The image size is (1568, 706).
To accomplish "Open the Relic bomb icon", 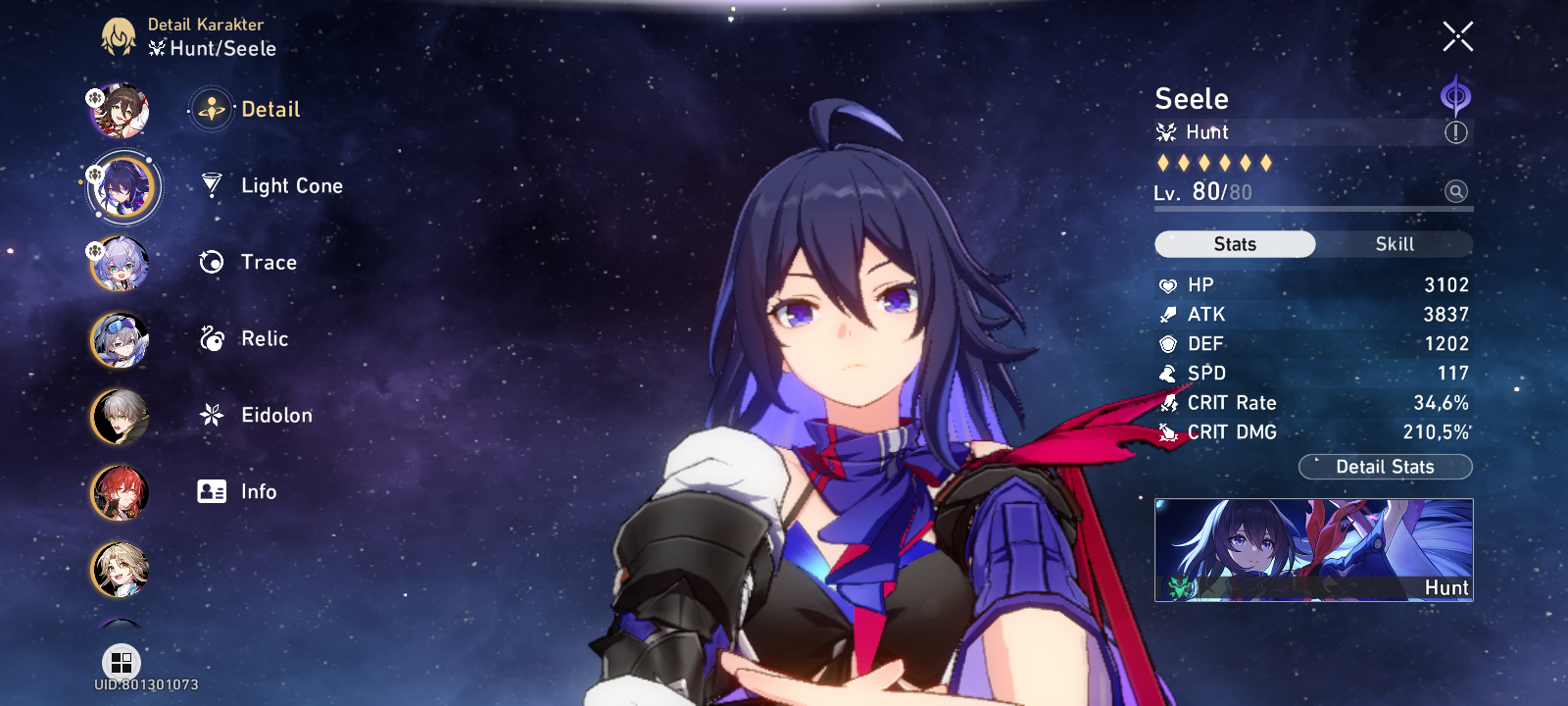I will [x=211, y=338].
